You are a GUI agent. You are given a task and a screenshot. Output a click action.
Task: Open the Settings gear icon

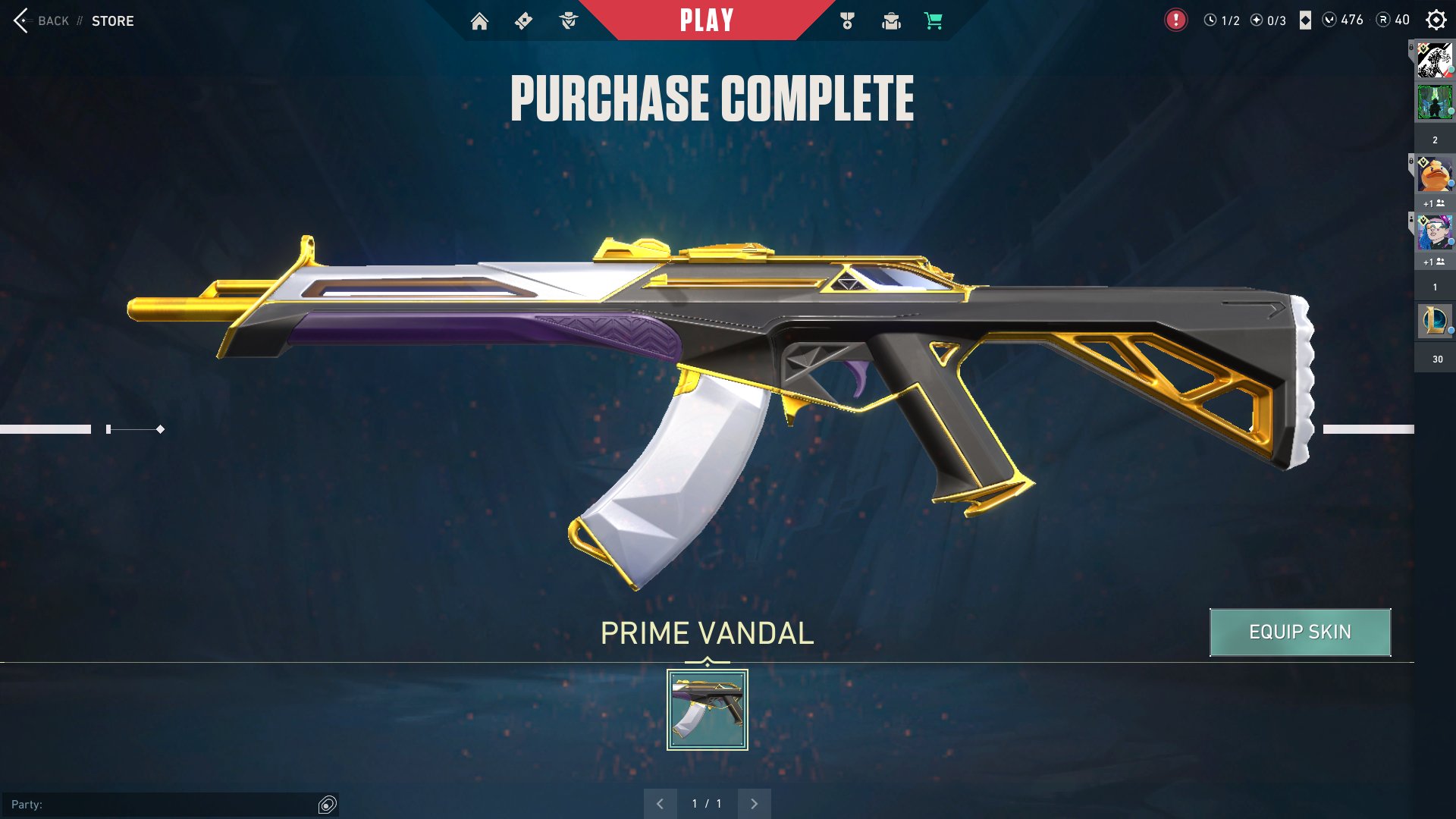1436,20
